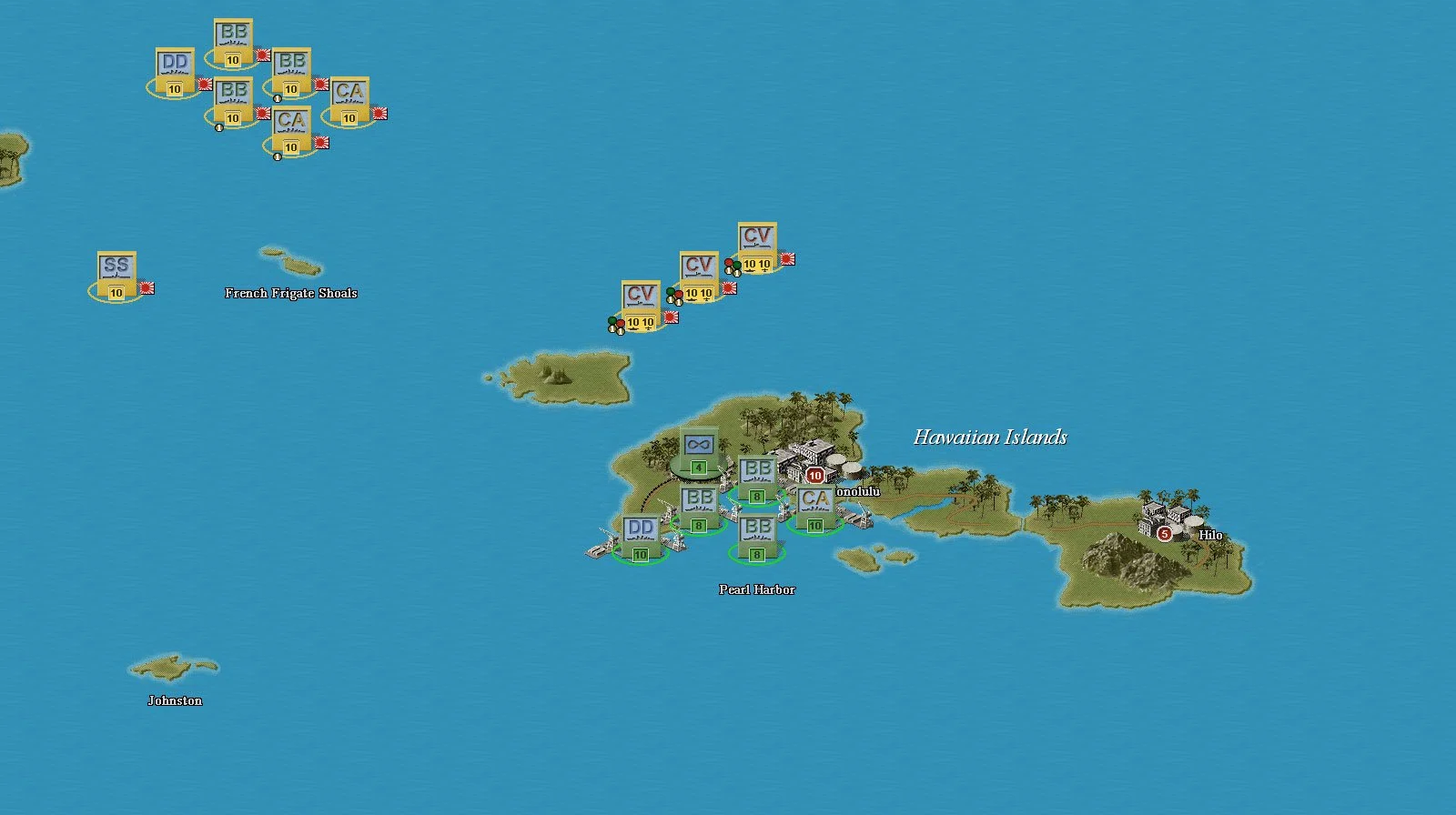Click the French Frigate Shoals label
This screenshot has width=1456, height=815.
pyautogui.click(x=291, y=293)
